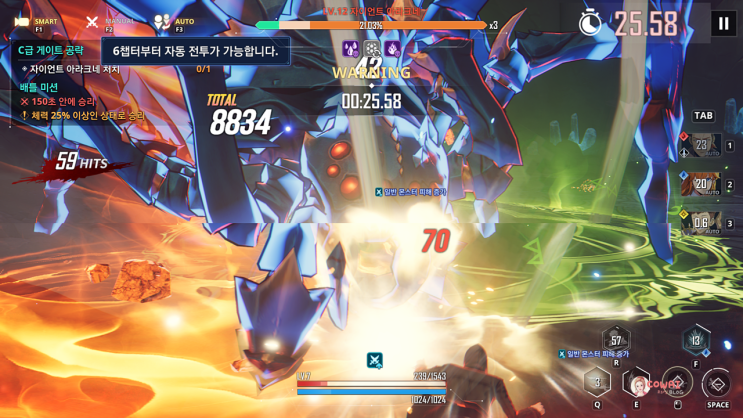The image size is (743, 418).
Task: Tap the basic attack circle button
Action: coord(677,382)
